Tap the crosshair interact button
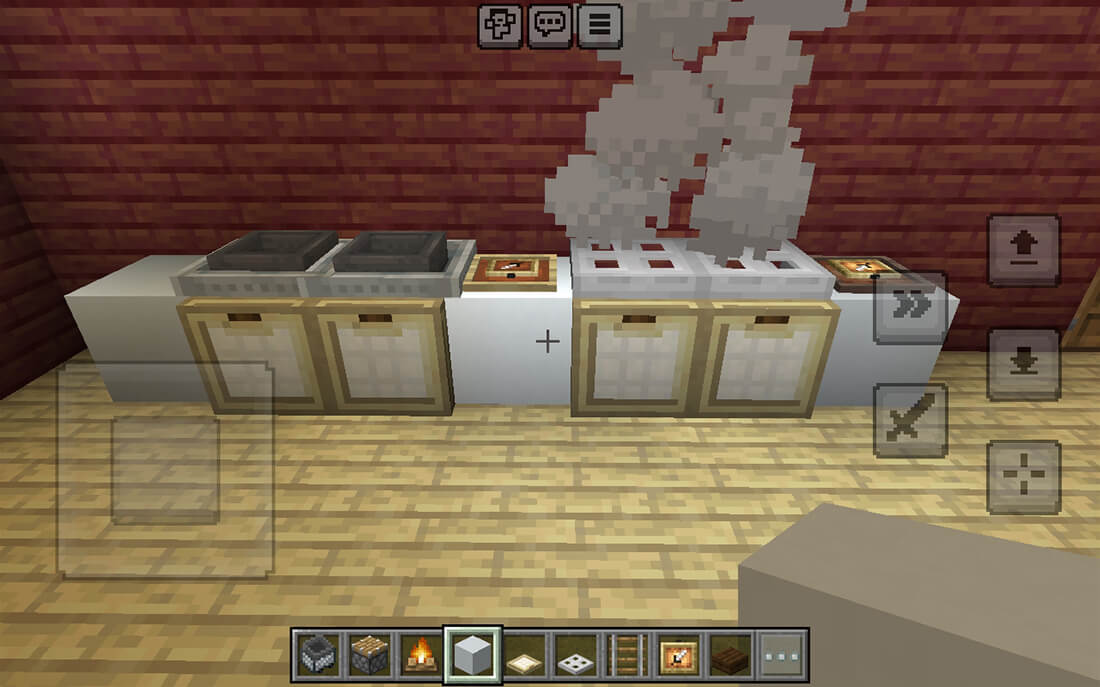Image resolution: width=1100 pixels, height=687 pixels. (x=1024, y=476)
